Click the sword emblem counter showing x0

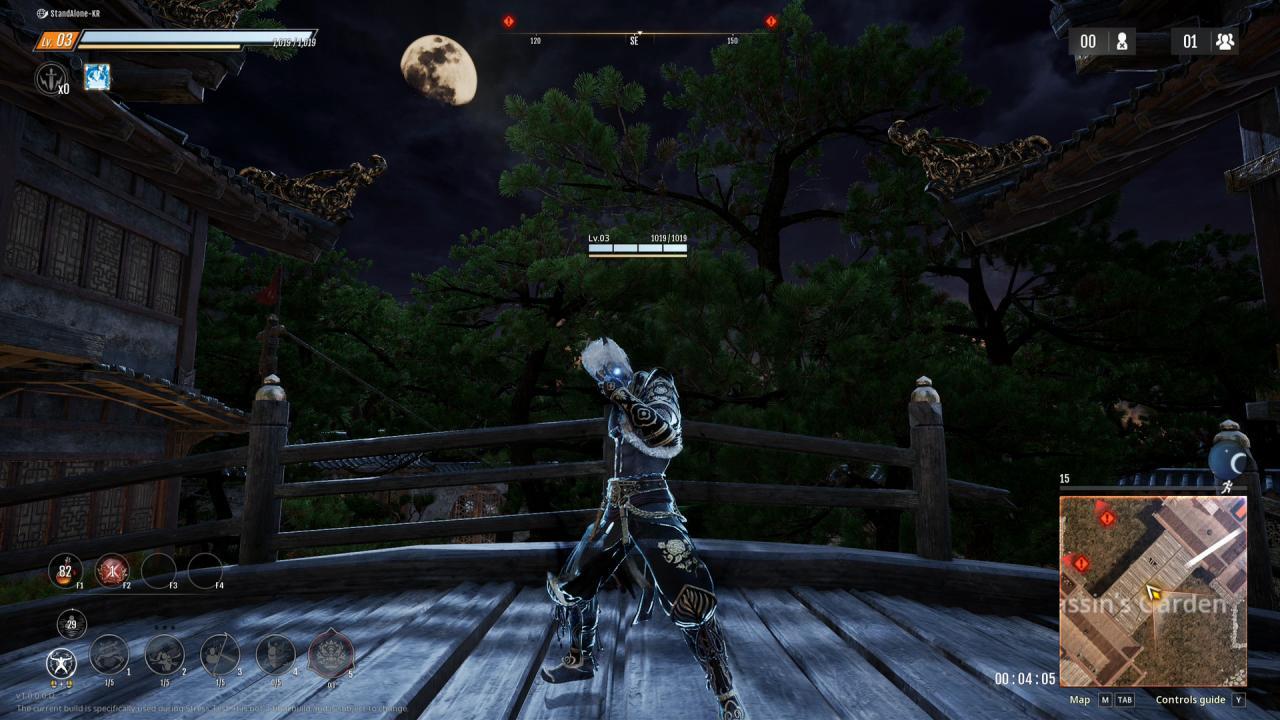[x=50, y=78]
